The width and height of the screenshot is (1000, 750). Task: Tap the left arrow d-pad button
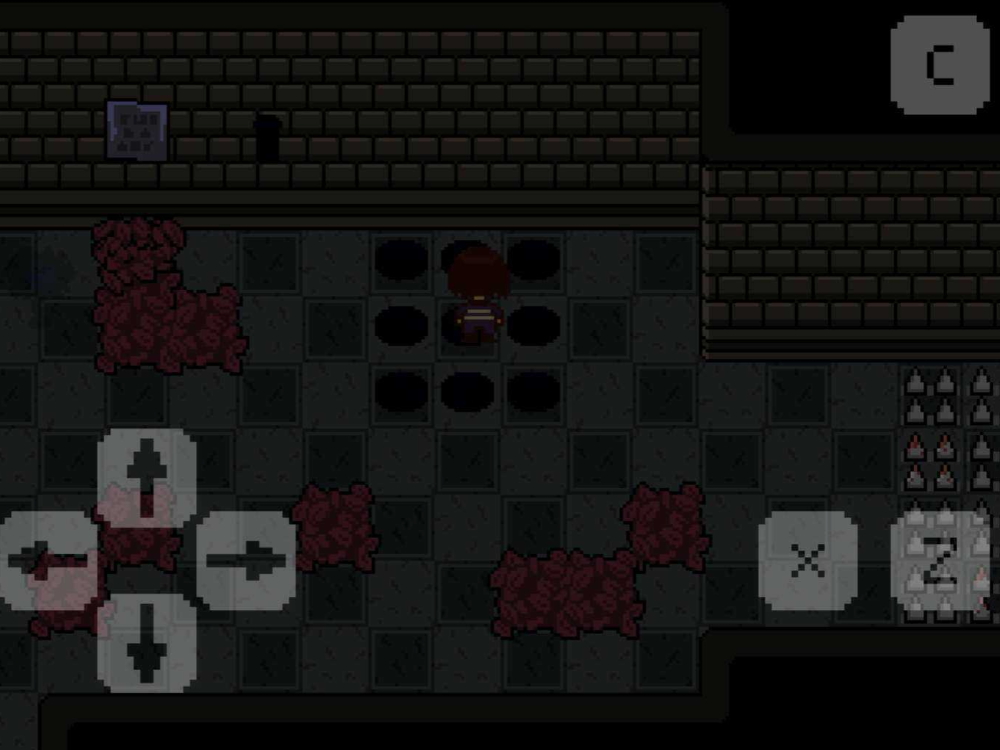(x=48, y=560)
